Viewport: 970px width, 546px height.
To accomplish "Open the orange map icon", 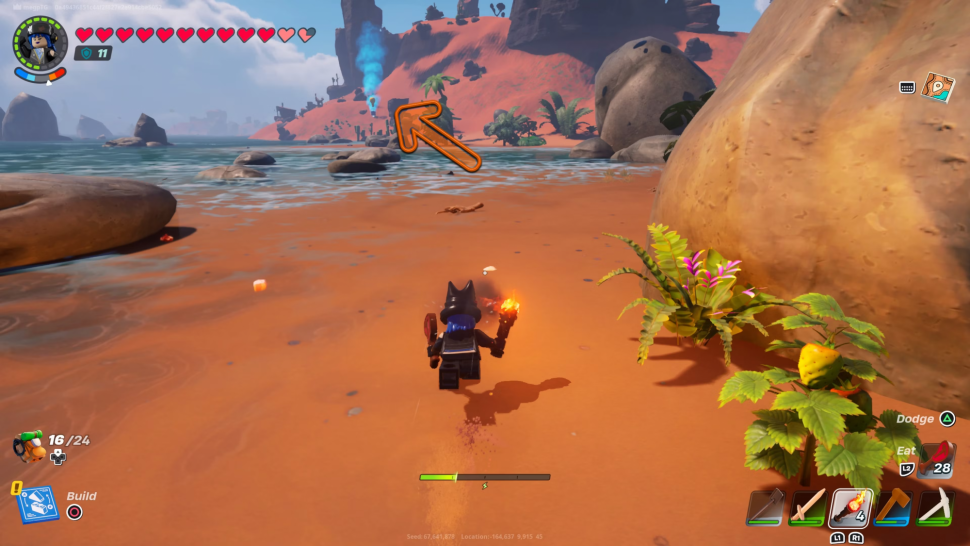I will [938, 87].
